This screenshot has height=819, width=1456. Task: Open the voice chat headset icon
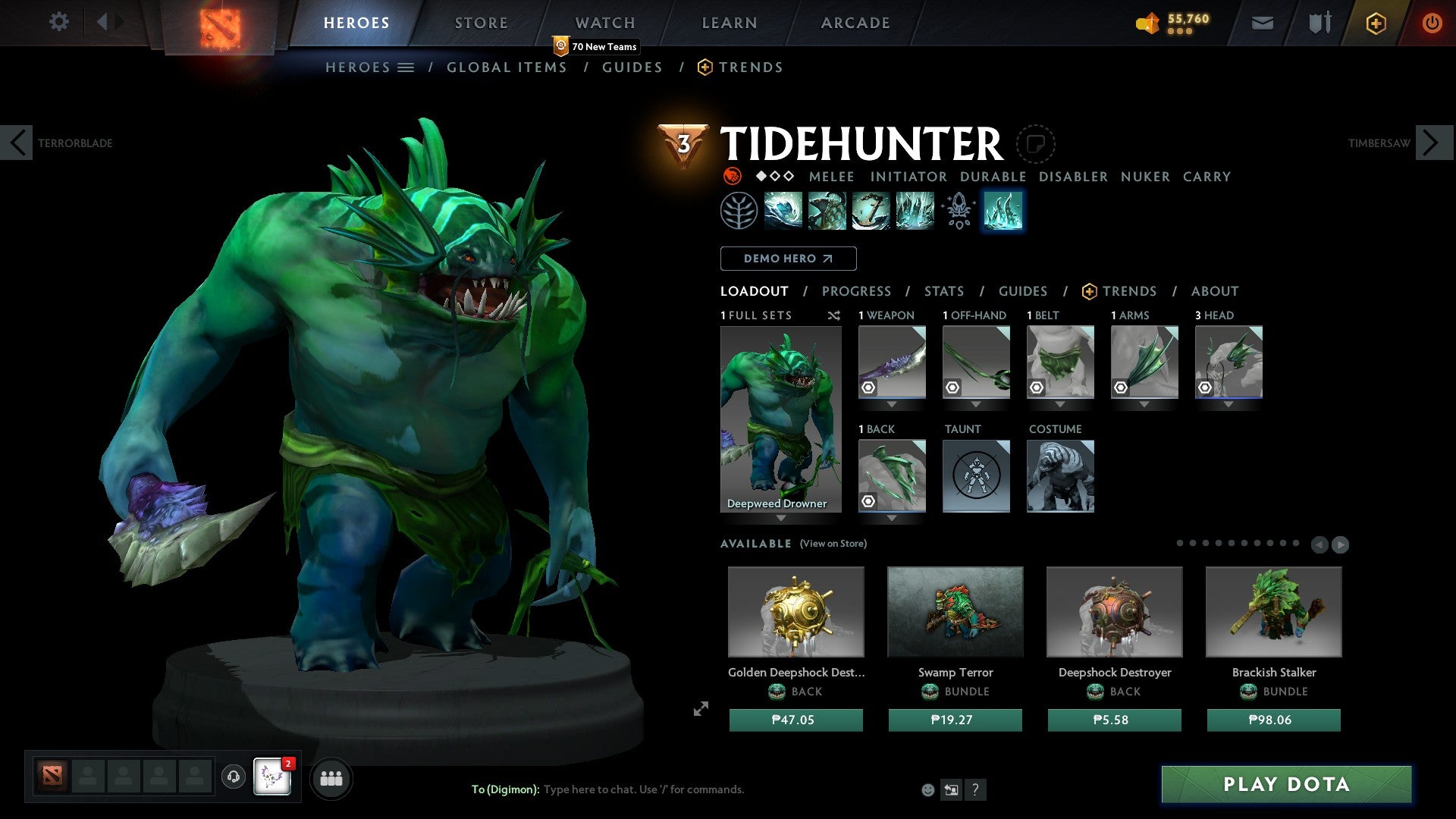click(234, 777)
